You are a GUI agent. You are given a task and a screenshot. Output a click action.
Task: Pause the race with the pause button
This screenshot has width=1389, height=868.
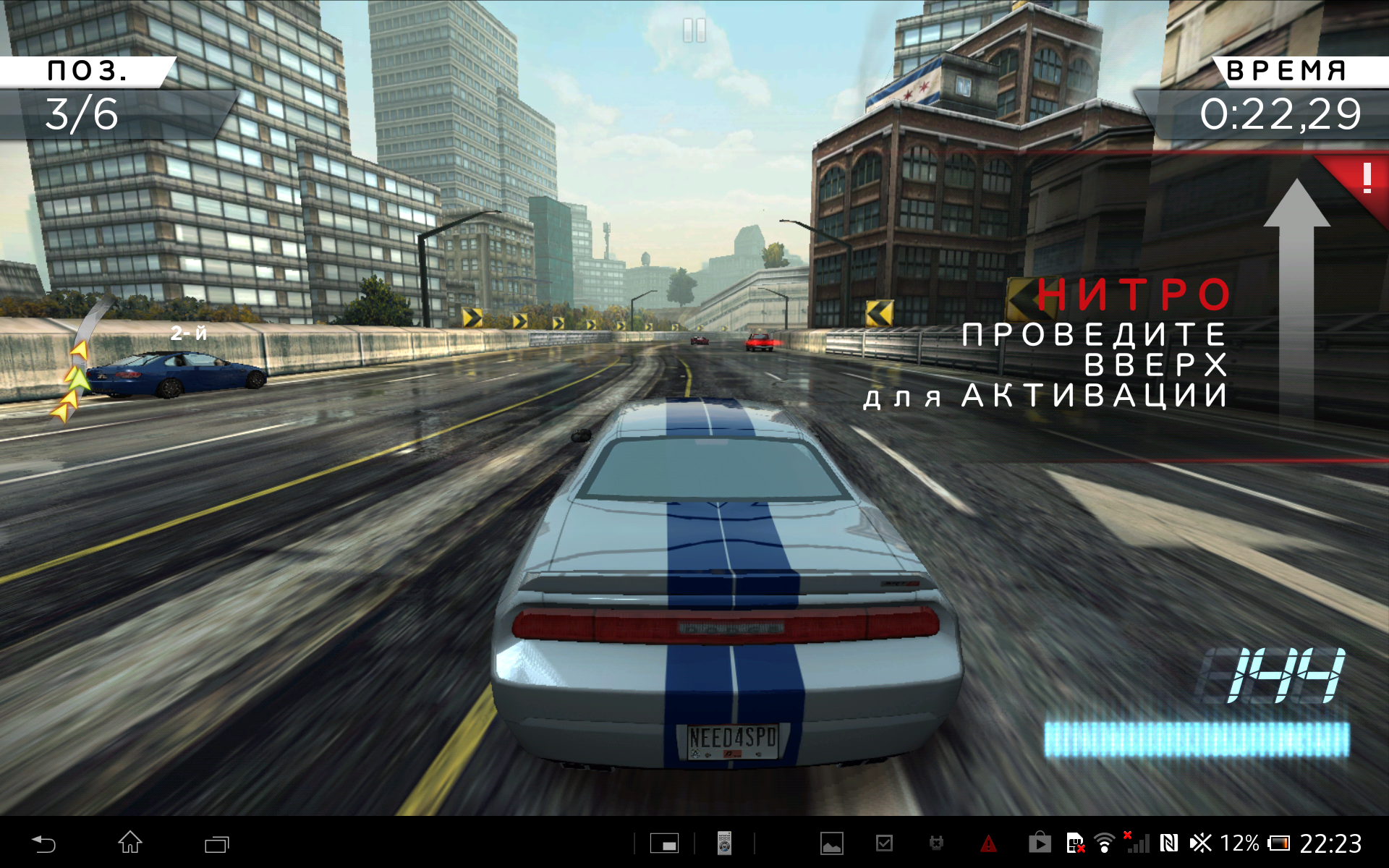click(x=694, y=30)
